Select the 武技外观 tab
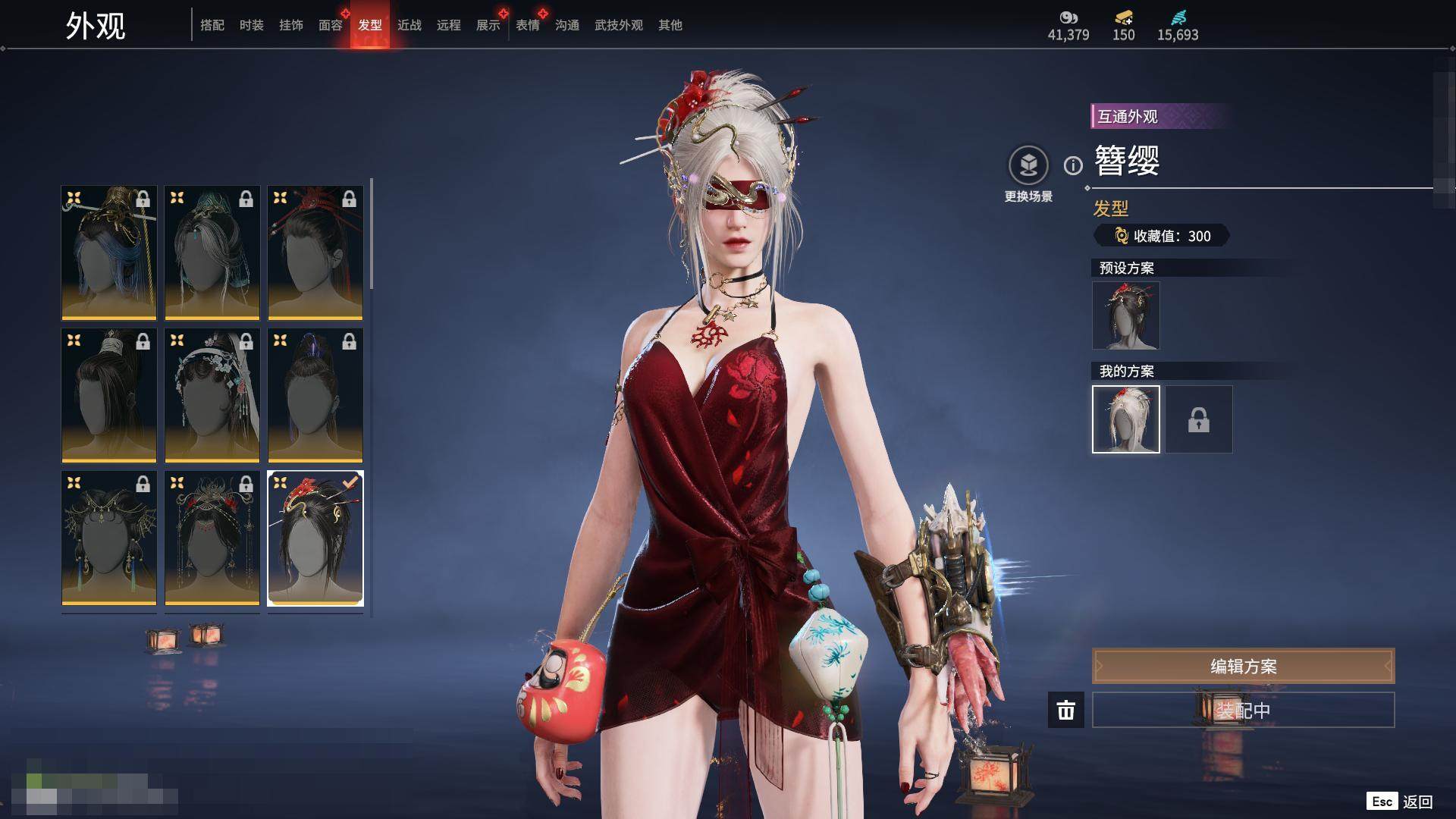This screenshot has height=819, width=1456. (619, 25)
